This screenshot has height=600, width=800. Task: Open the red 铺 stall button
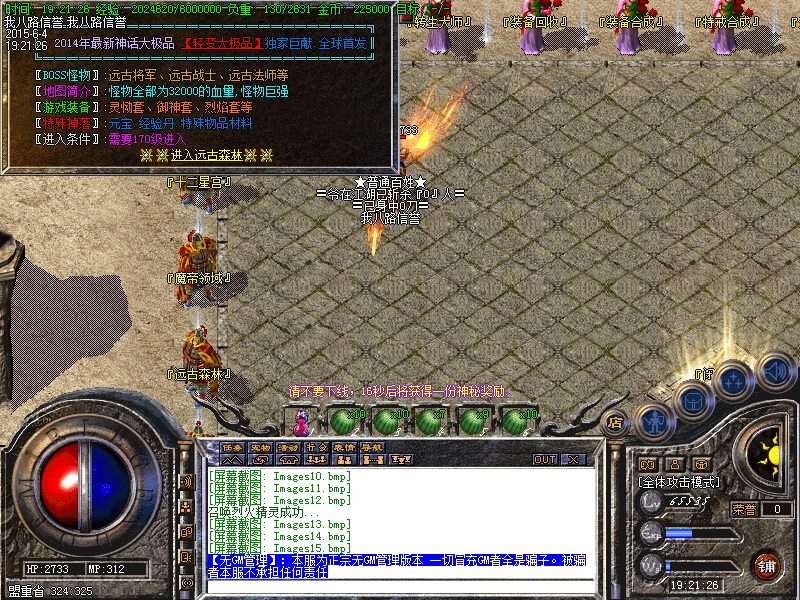(766, 564)
